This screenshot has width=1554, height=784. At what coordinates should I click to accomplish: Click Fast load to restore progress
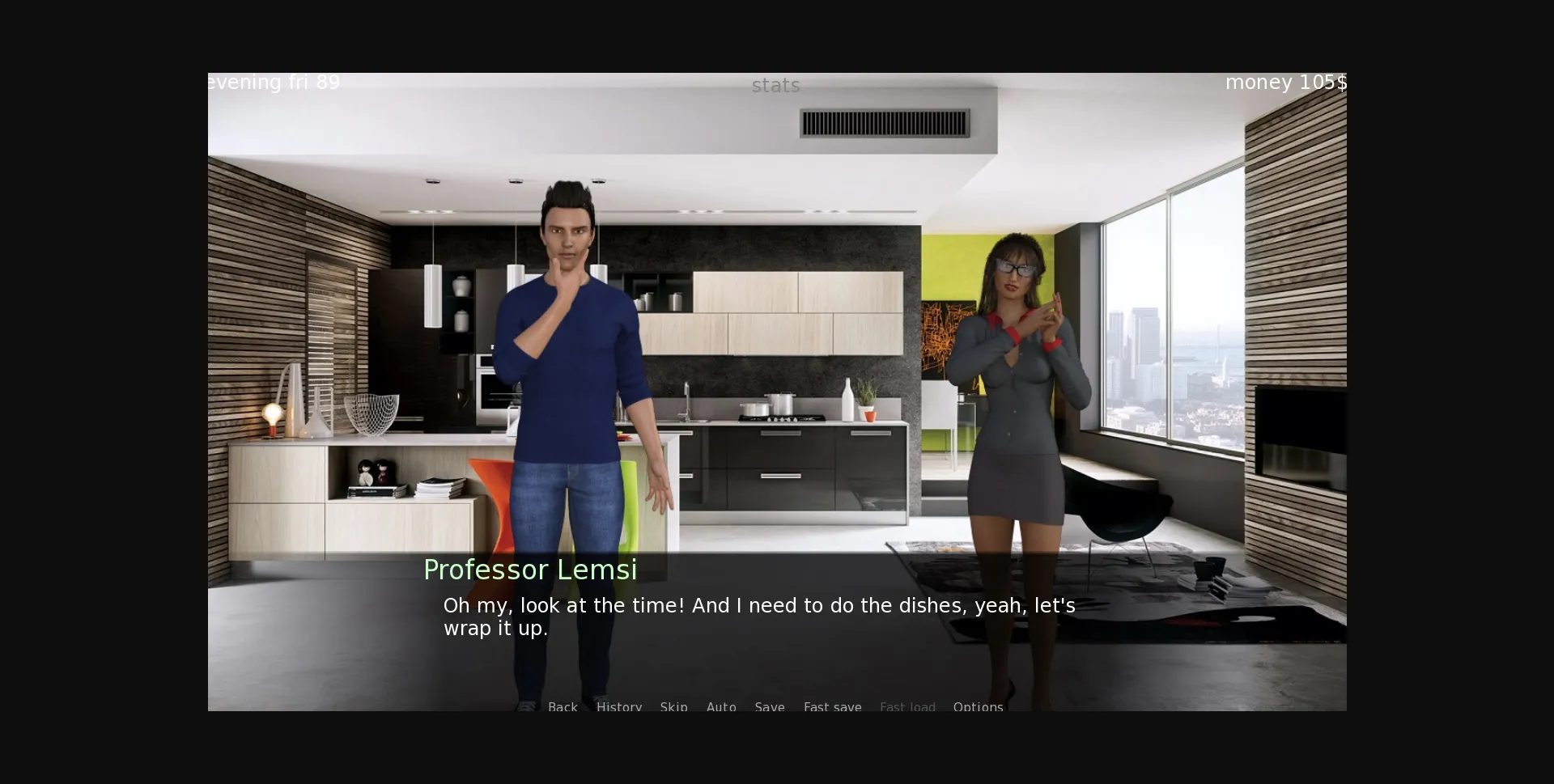point(907,707)
